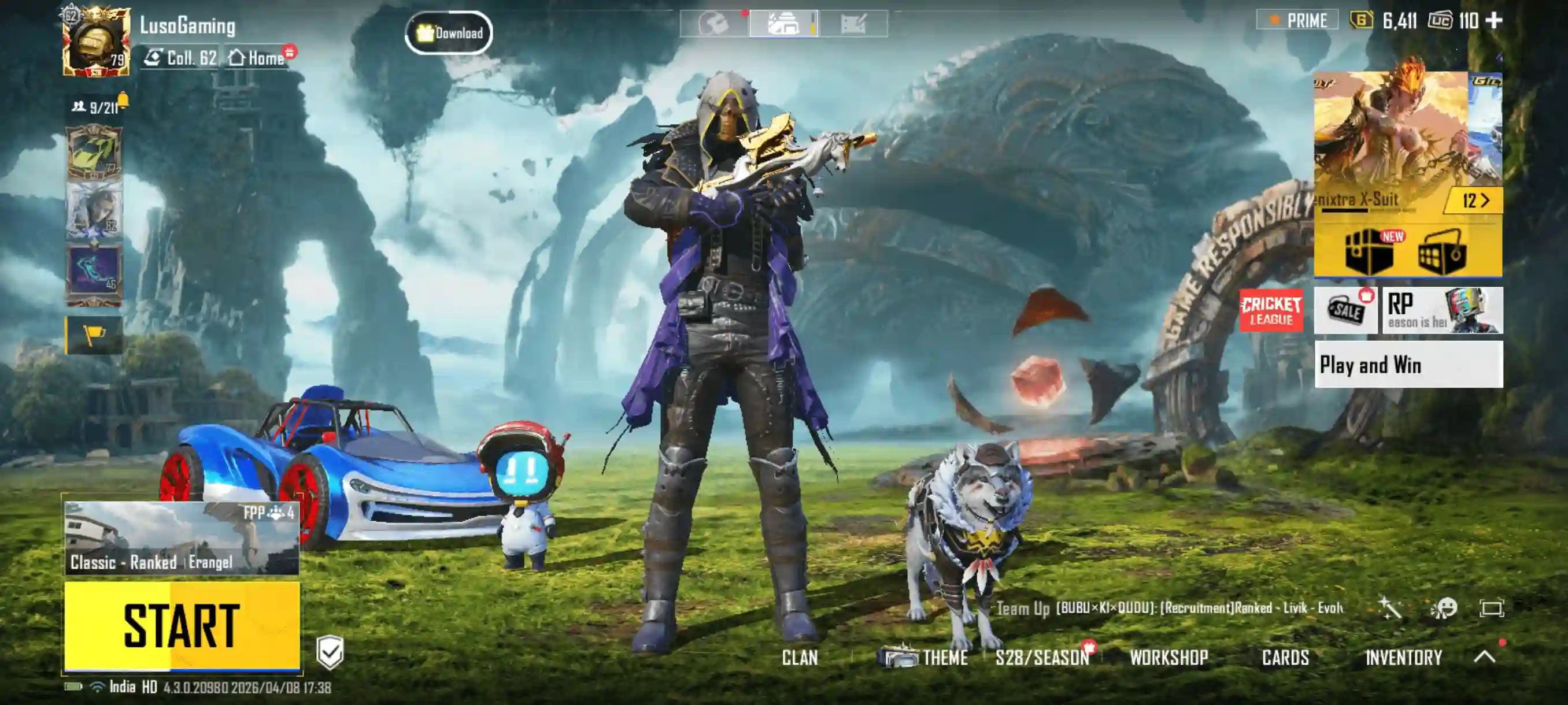Open the CLAN menu
1568x705 pixels.
[x=799, y=658]
